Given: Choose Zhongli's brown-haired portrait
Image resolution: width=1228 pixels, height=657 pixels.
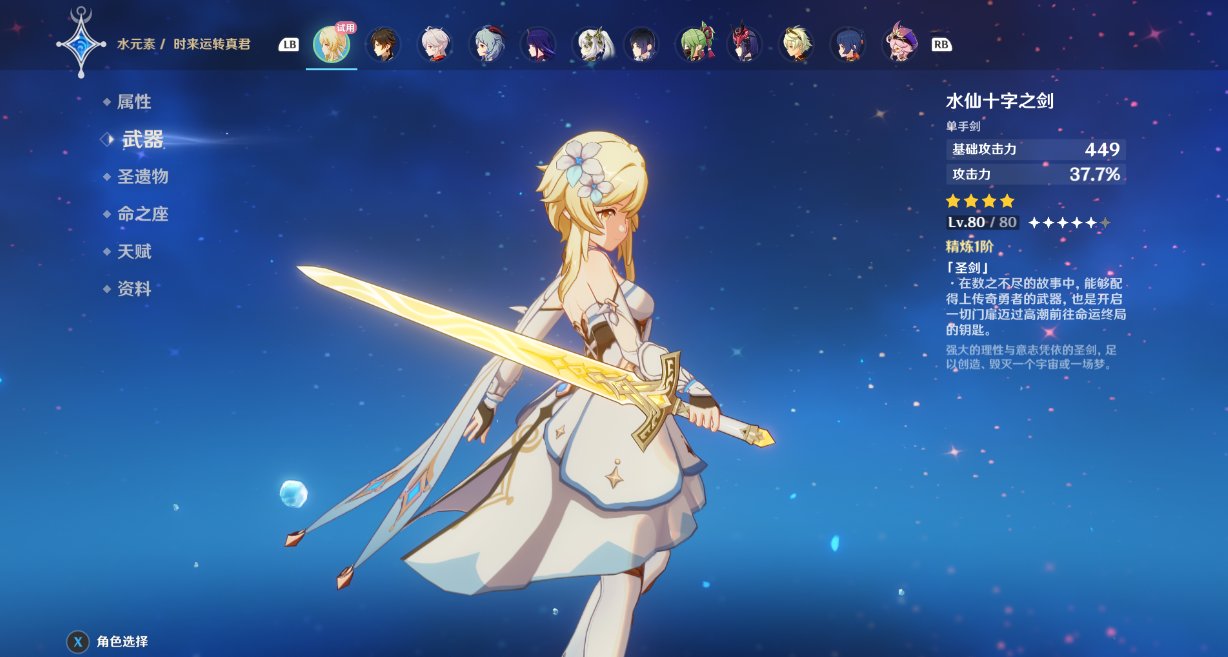Looking at the screenshot, I should coord(383,45).
